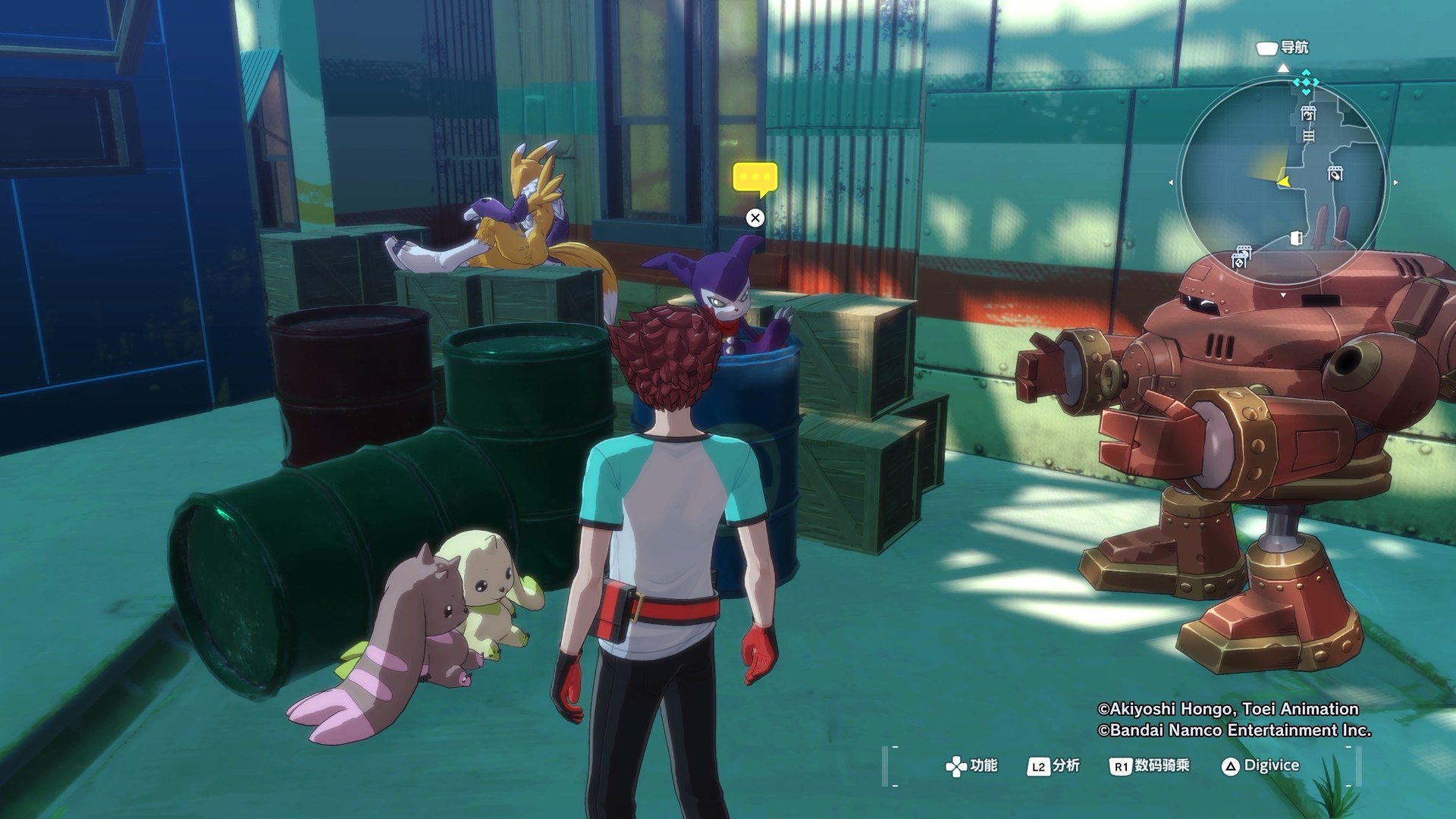Click the cyan diamond objective marker on minimap

point(1306,82)
